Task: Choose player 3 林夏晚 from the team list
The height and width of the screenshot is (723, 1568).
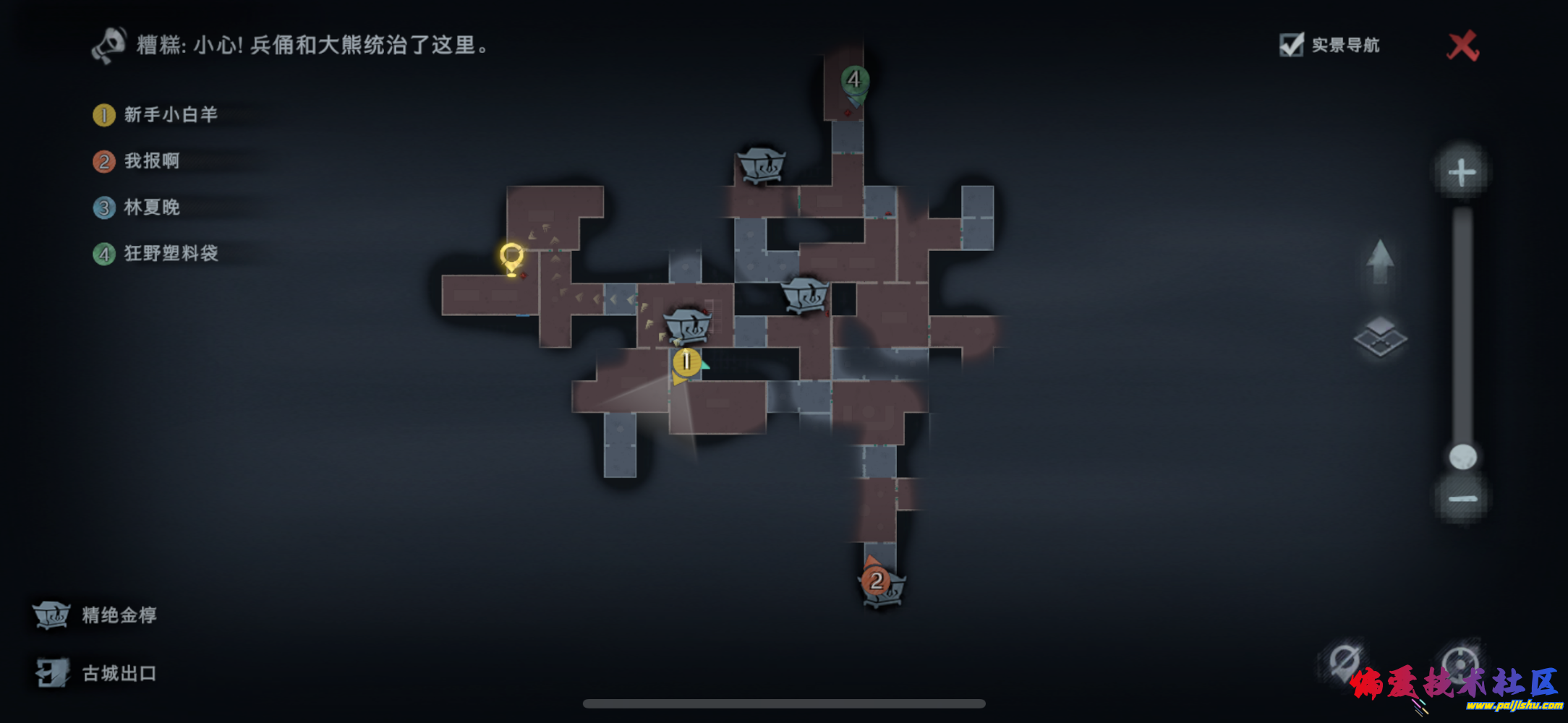Action: click(151, 208)
